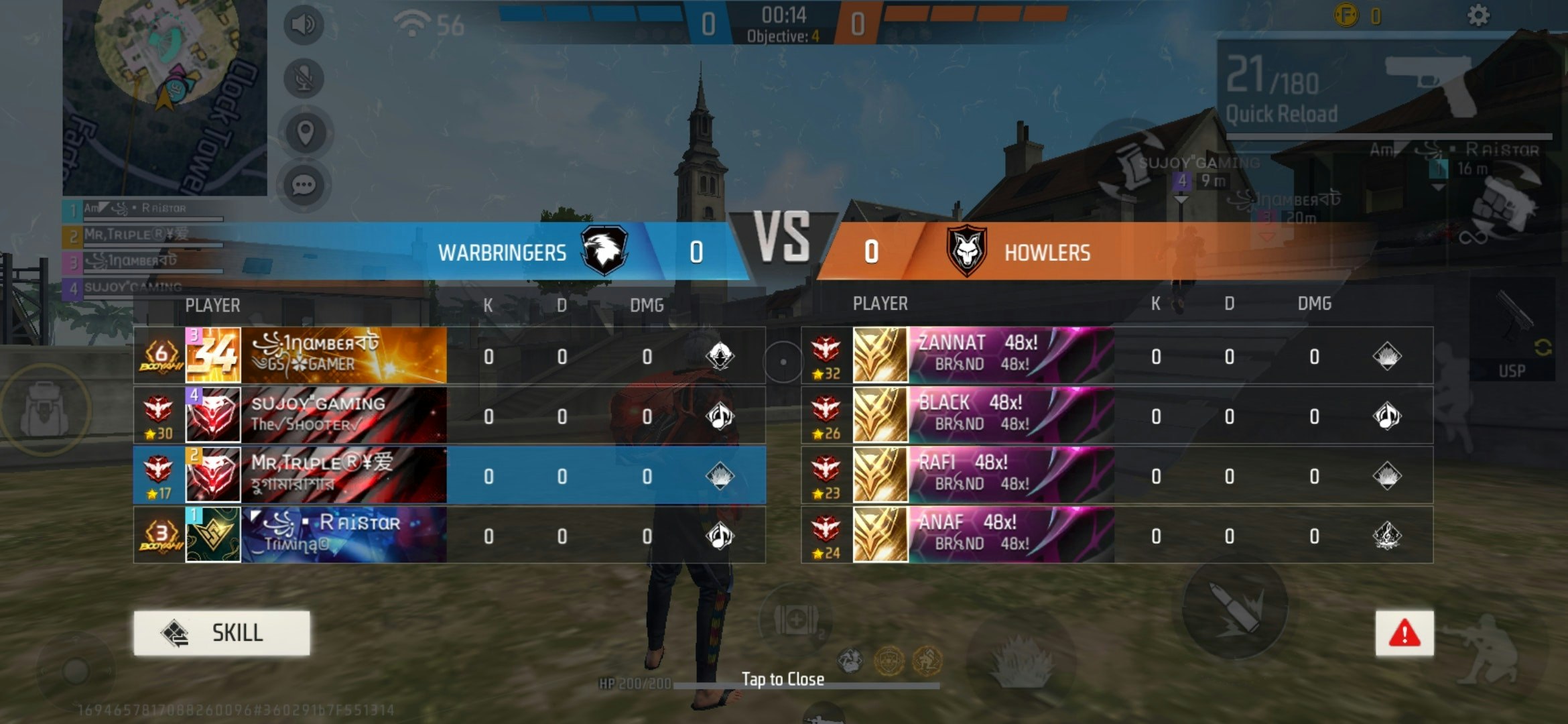Select ZANNAT's row on Howlers team
1568x724 pixels.
(1116, 355)
